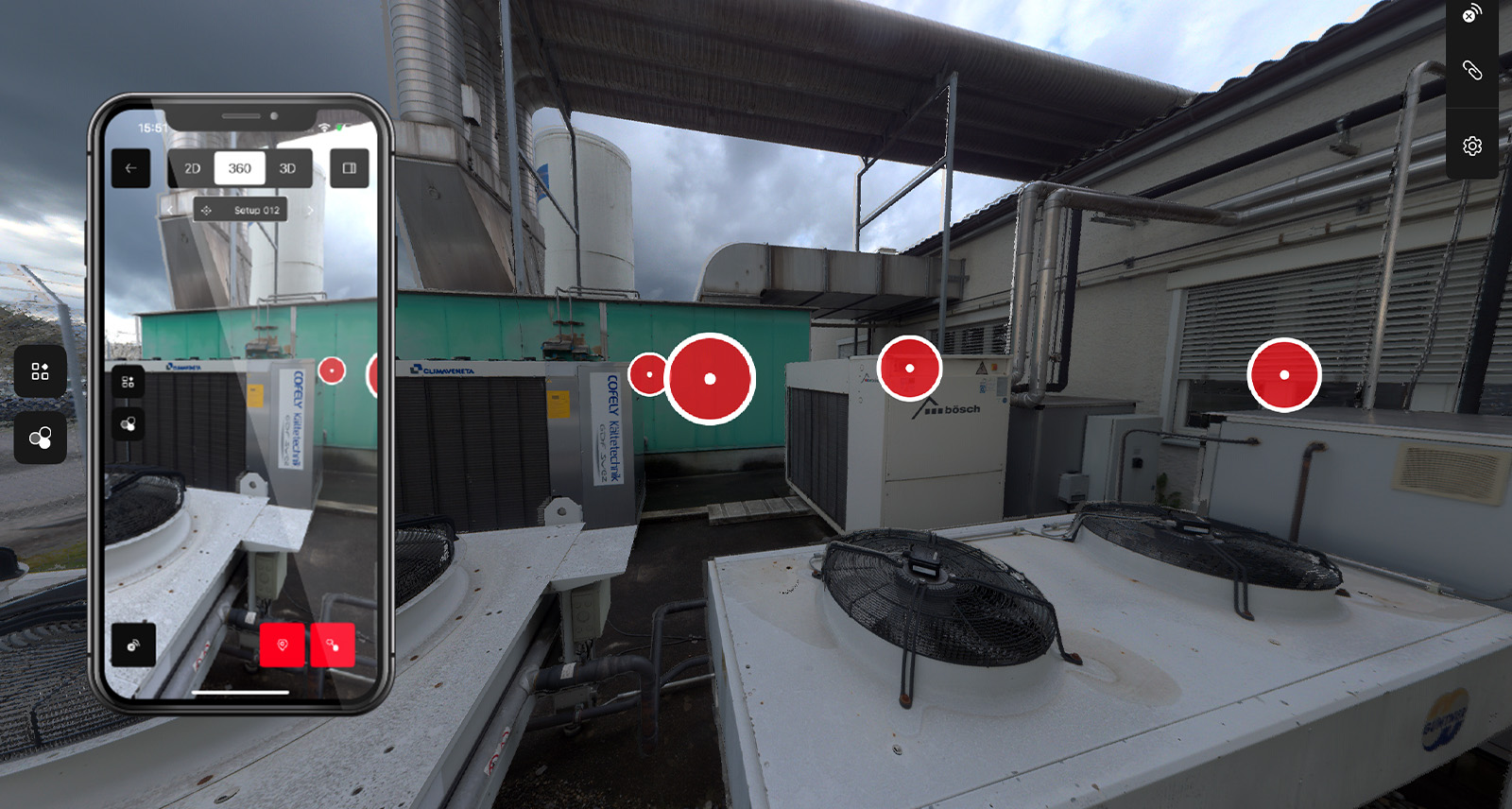Image resolution: width=1512 pixels, height=809 pixels.
Task: Switch the viewer to 2D mode
Action: (x=193, y=167)
